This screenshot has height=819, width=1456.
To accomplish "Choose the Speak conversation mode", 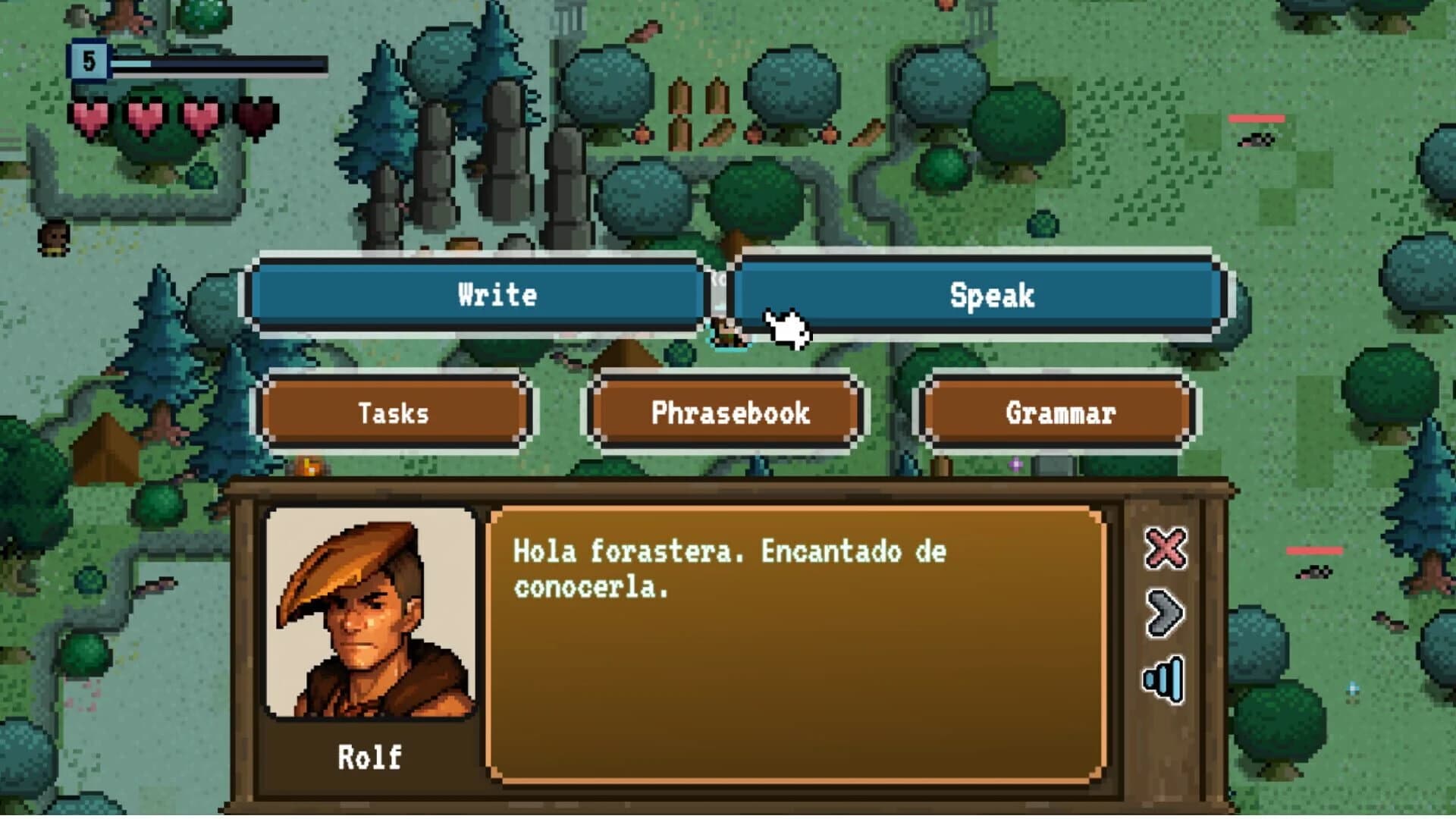I will tap(990, 296).
